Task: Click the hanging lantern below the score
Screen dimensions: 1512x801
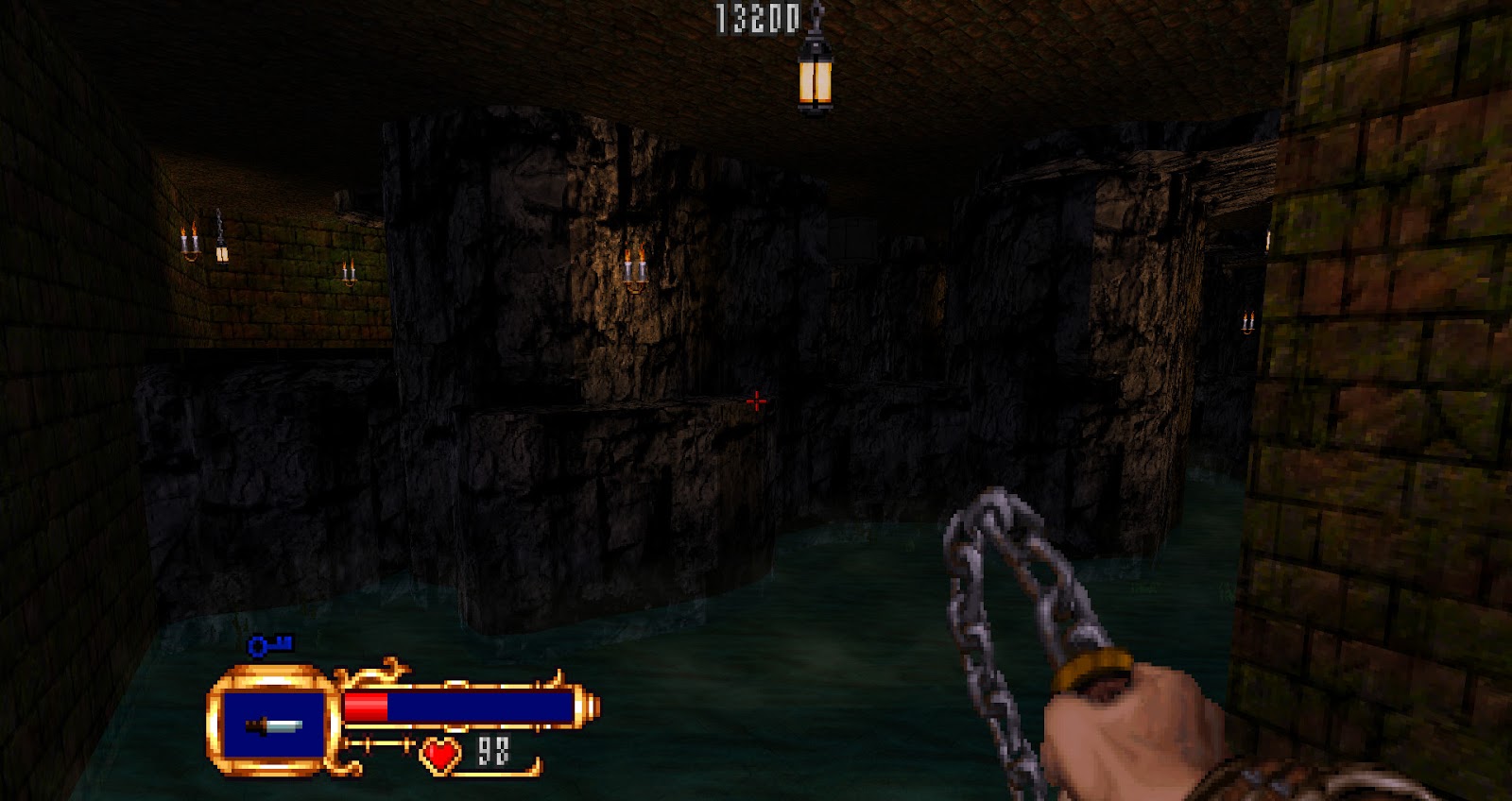Action: [x=814, y=80]
